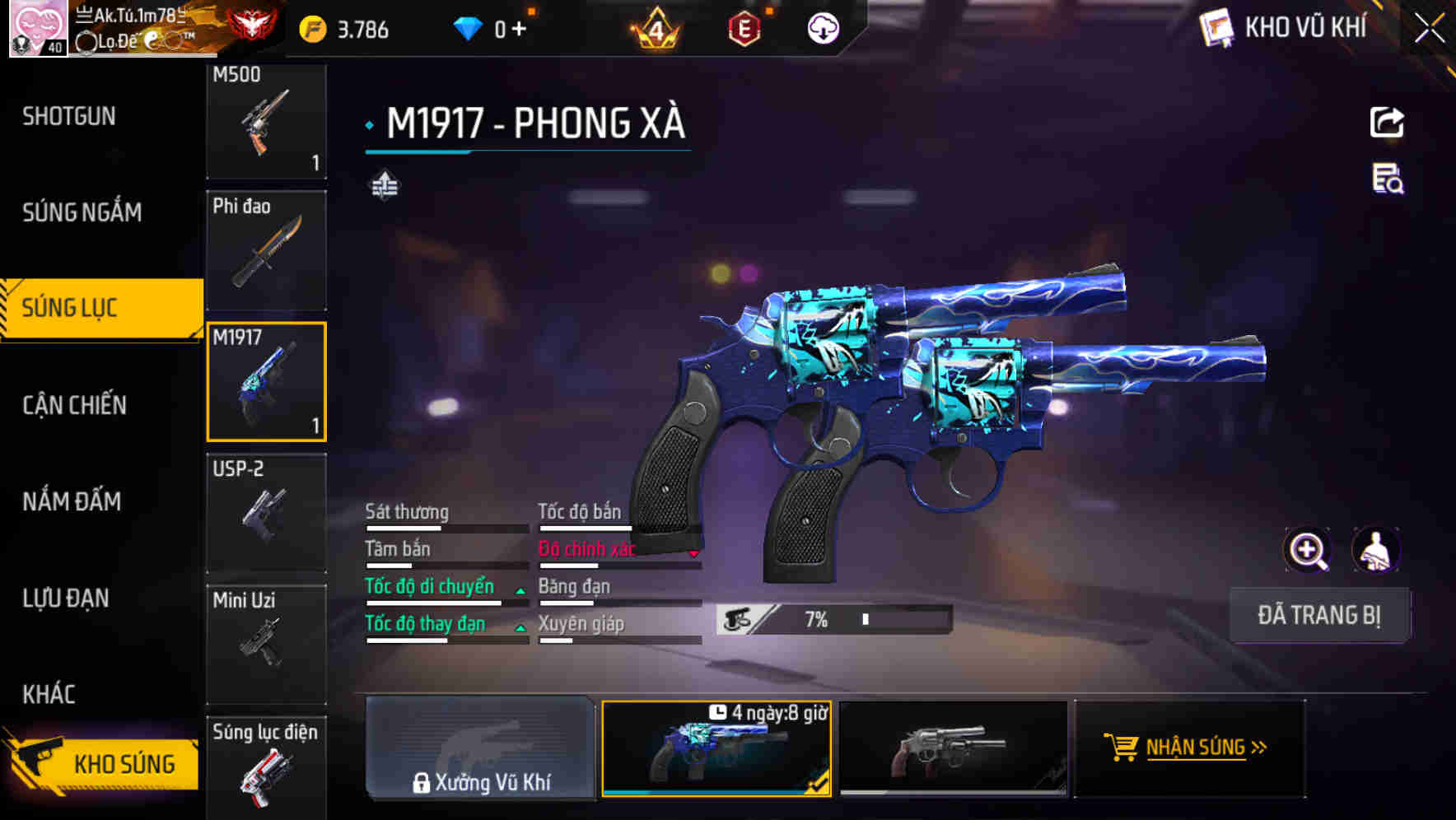Click the ĐÃ TRANG BỊ button
1456x820 pixels.
(1318, 615)
